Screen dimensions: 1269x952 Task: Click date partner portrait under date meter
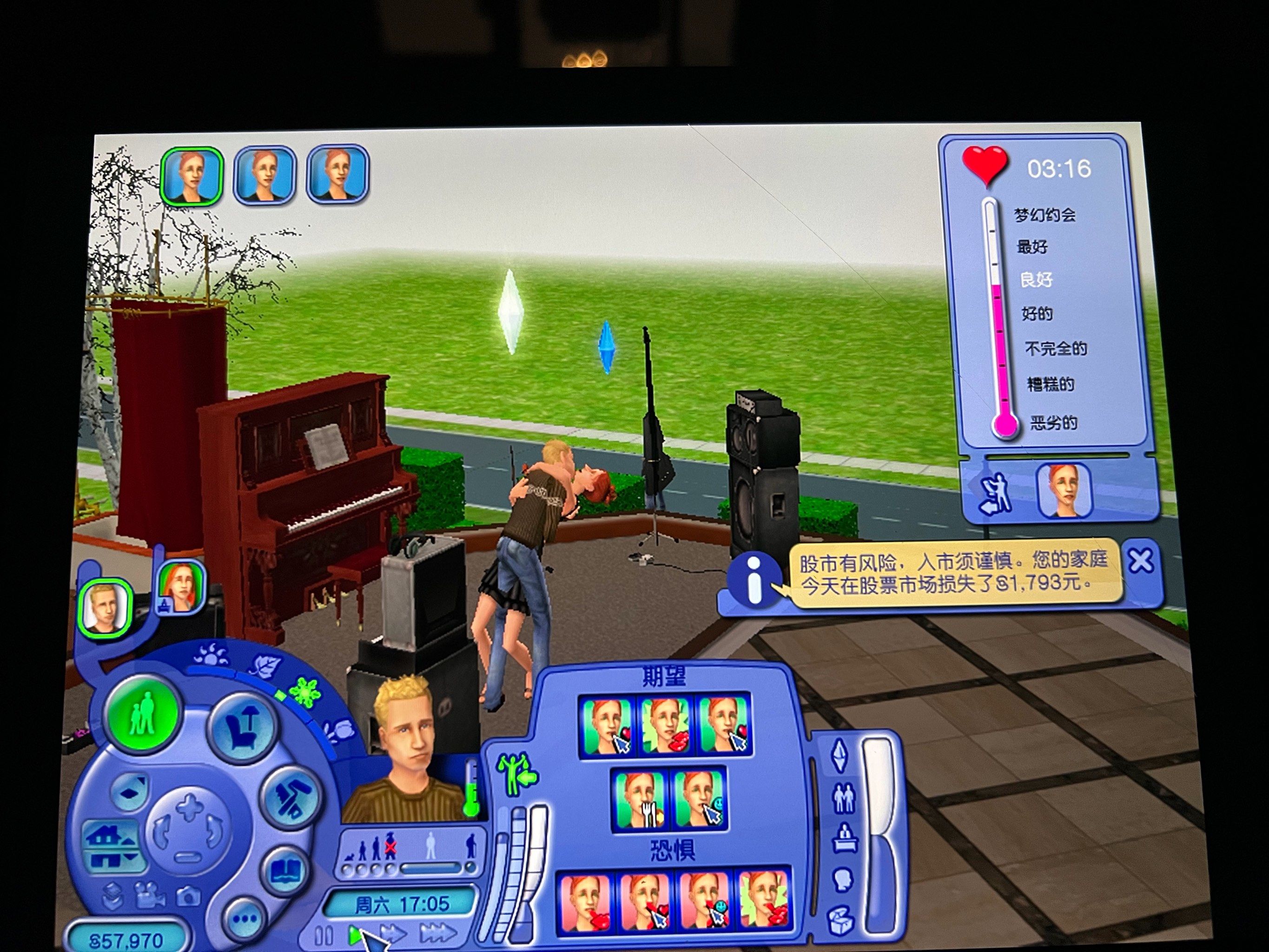1064,490
